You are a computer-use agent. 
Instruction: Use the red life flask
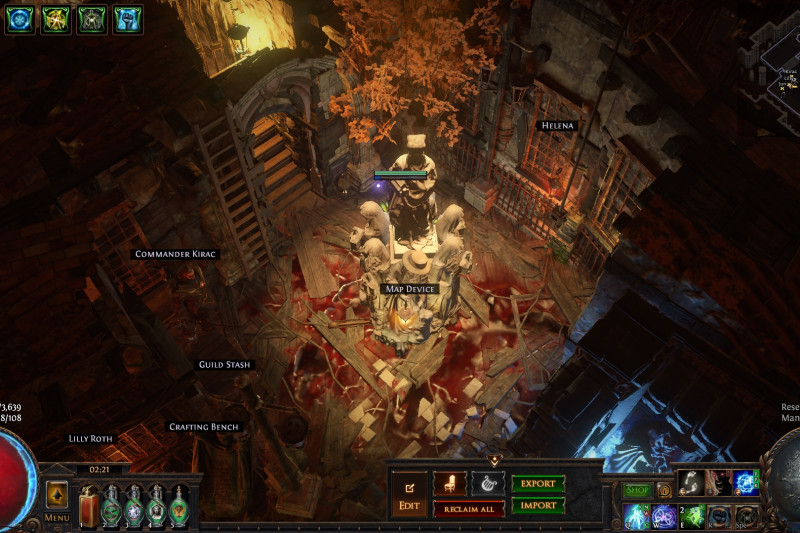coord(90,507)
